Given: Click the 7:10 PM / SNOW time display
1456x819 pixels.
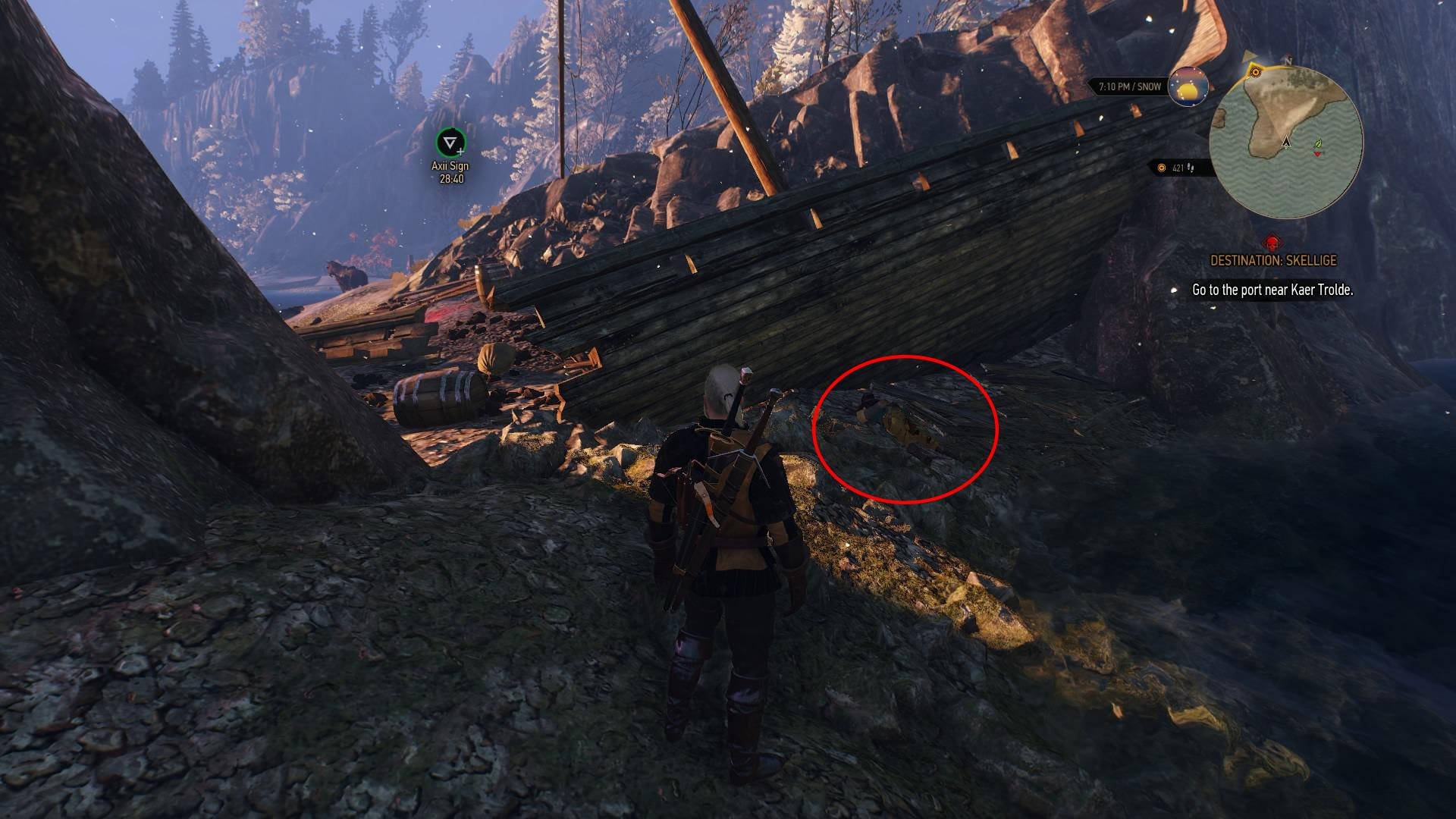Looking at the screenshot, I should click(x=1130, y=86).
